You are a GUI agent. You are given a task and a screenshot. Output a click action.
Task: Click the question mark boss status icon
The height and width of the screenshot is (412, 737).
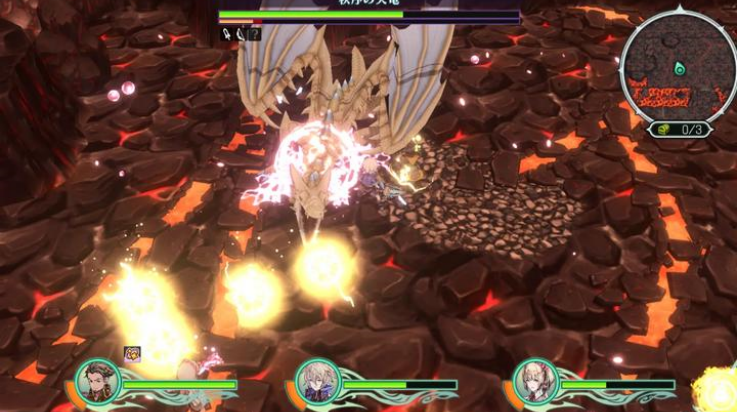[x=255, y=34]
